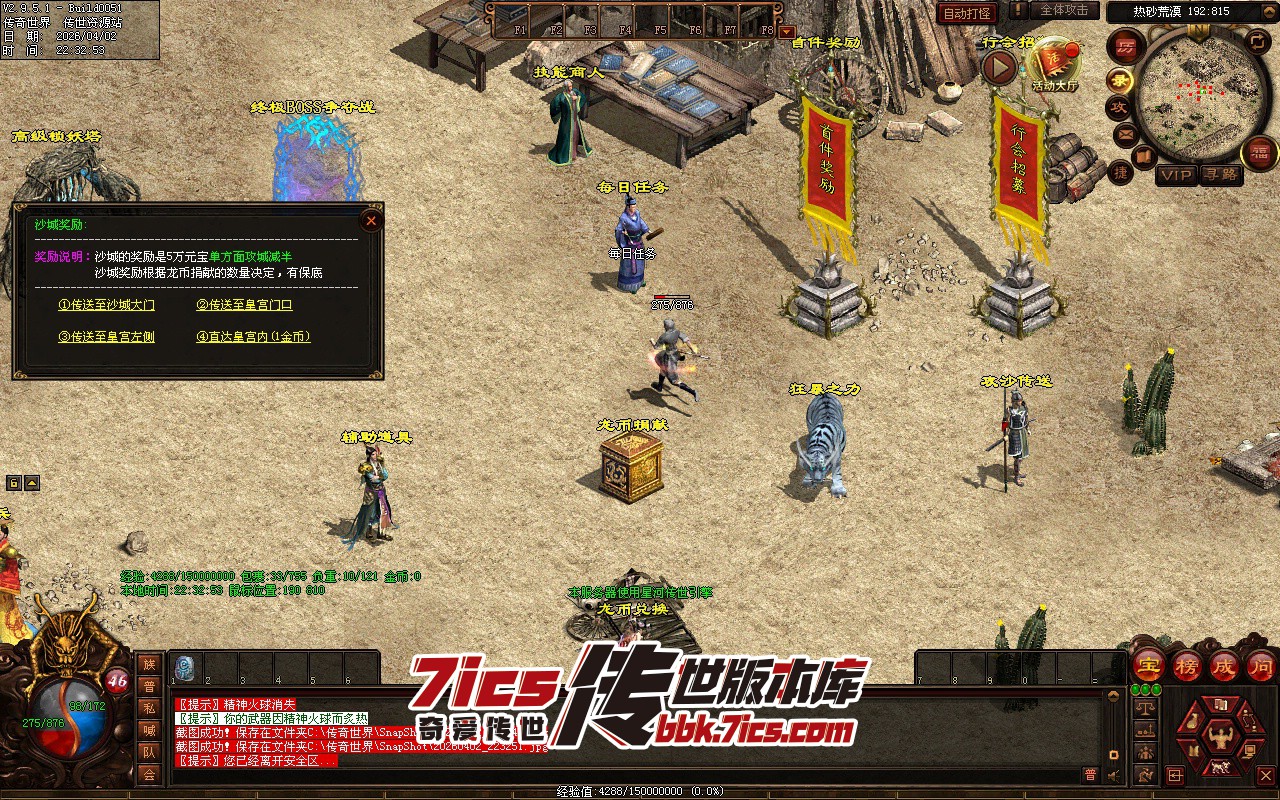Image resolution: width=1280 pixels, height=800 pixels.
Task: Open the 成 achievements button
Action: (x=1223, y=664)
